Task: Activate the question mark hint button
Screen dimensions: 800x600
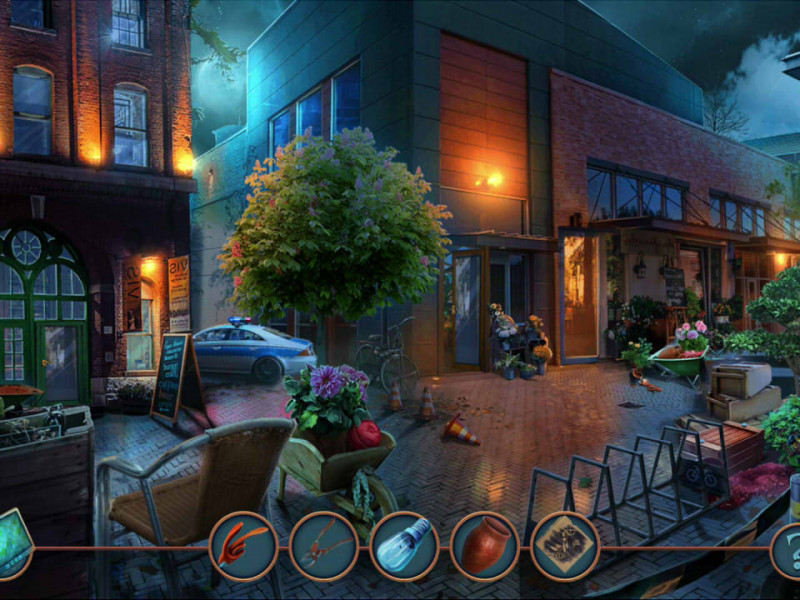Action: point(788,550)
